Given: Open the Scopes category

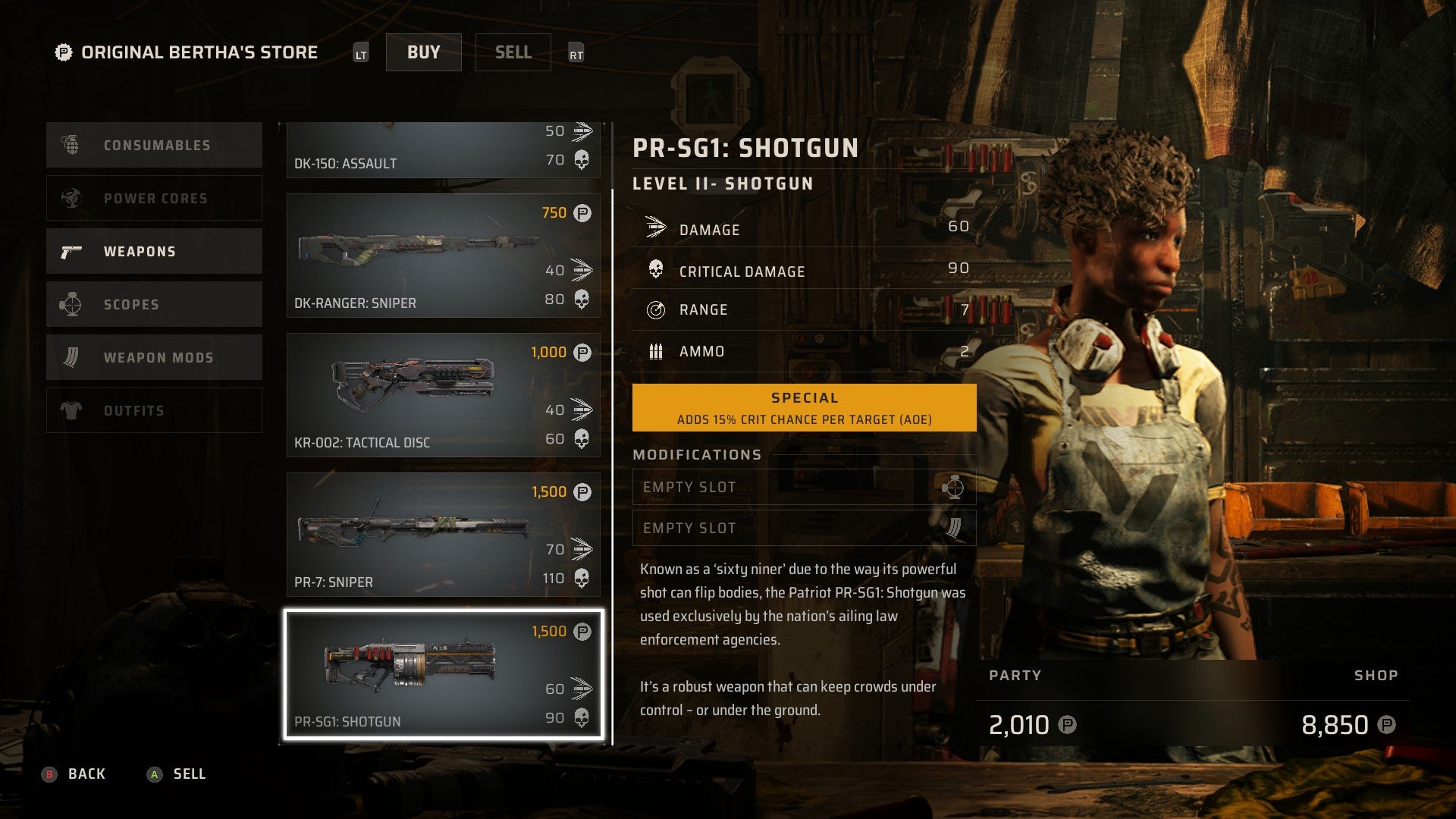Looking at the screenshot, I should coord(154,304).
